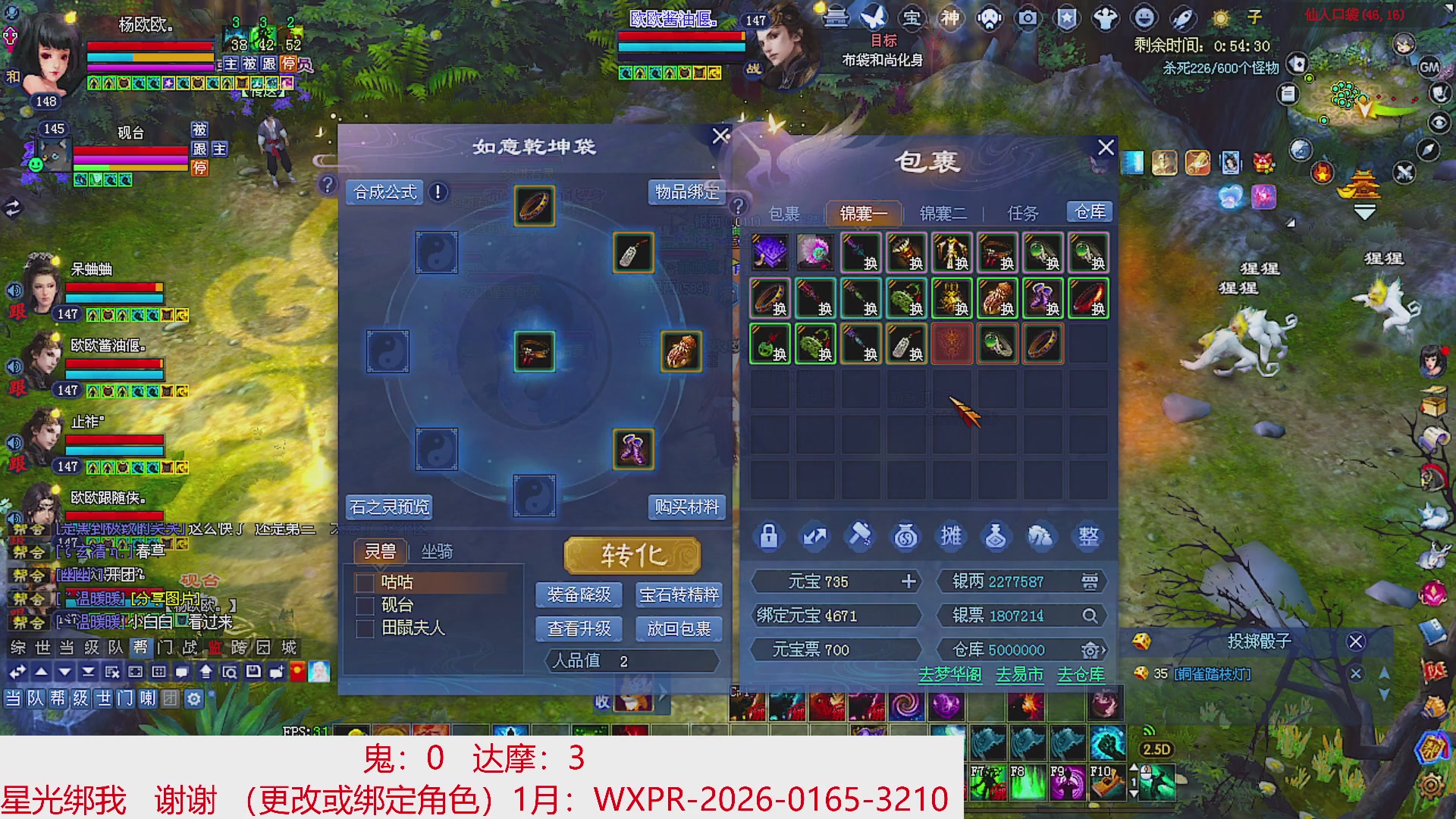Switch to the 锦囊二 tab in the bag

(x=943, y=213)
